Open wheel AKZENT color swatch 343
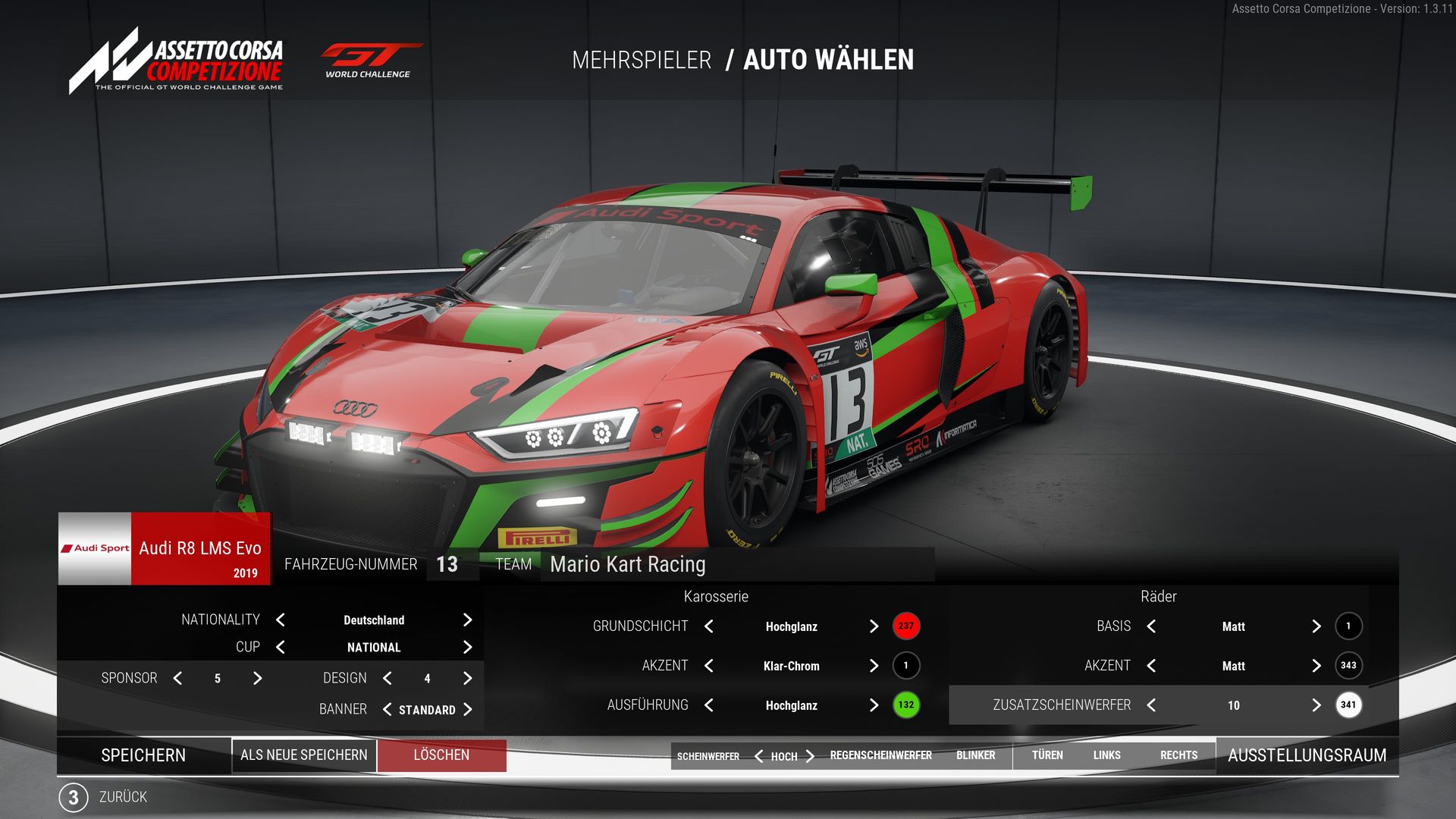This screenshot has height=819, width=1456. click(x=1348, y=666)
